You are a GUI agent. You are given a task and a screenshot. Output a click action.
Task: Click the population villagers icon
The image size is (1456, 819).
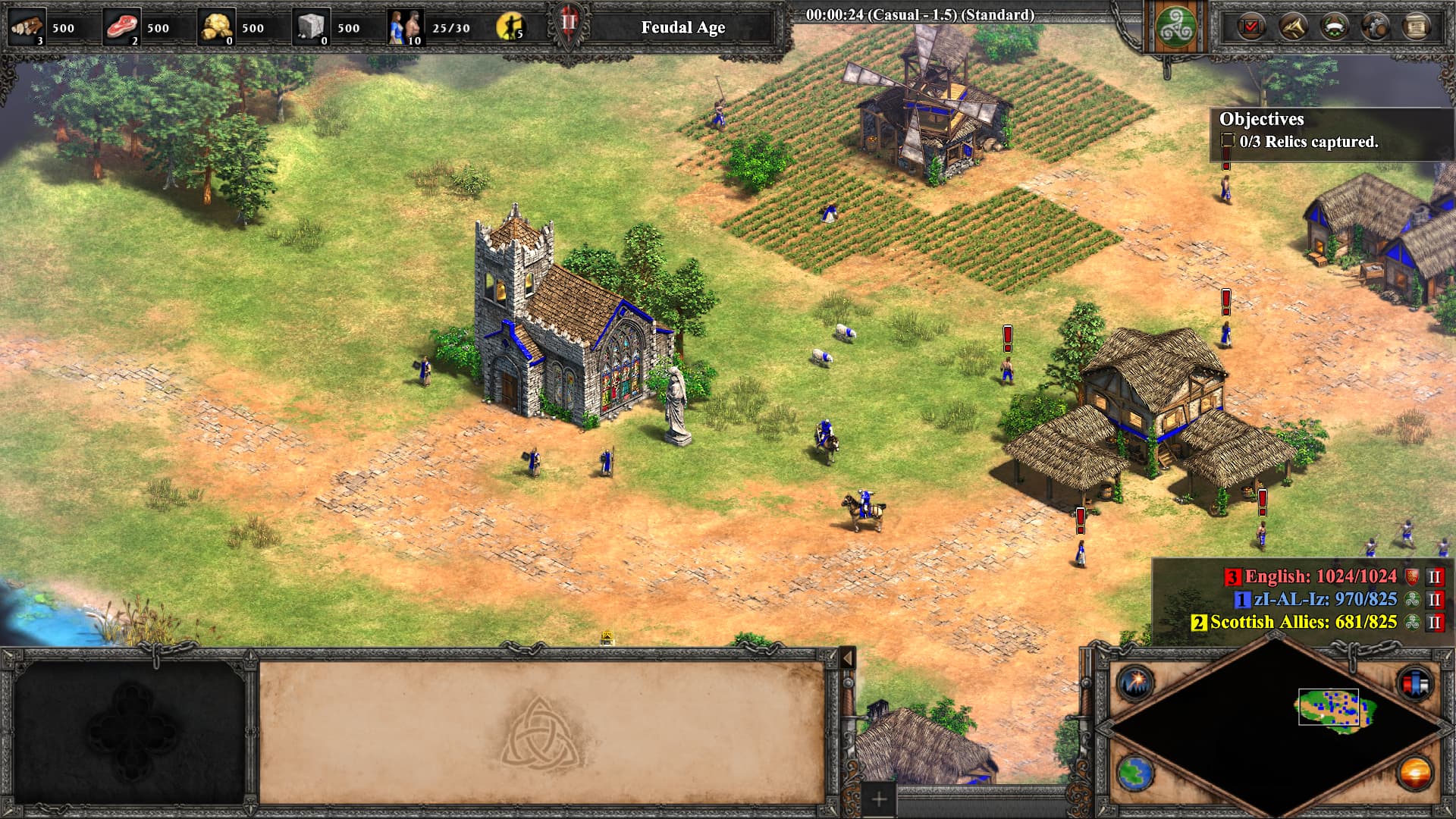[x=406, y=27]
